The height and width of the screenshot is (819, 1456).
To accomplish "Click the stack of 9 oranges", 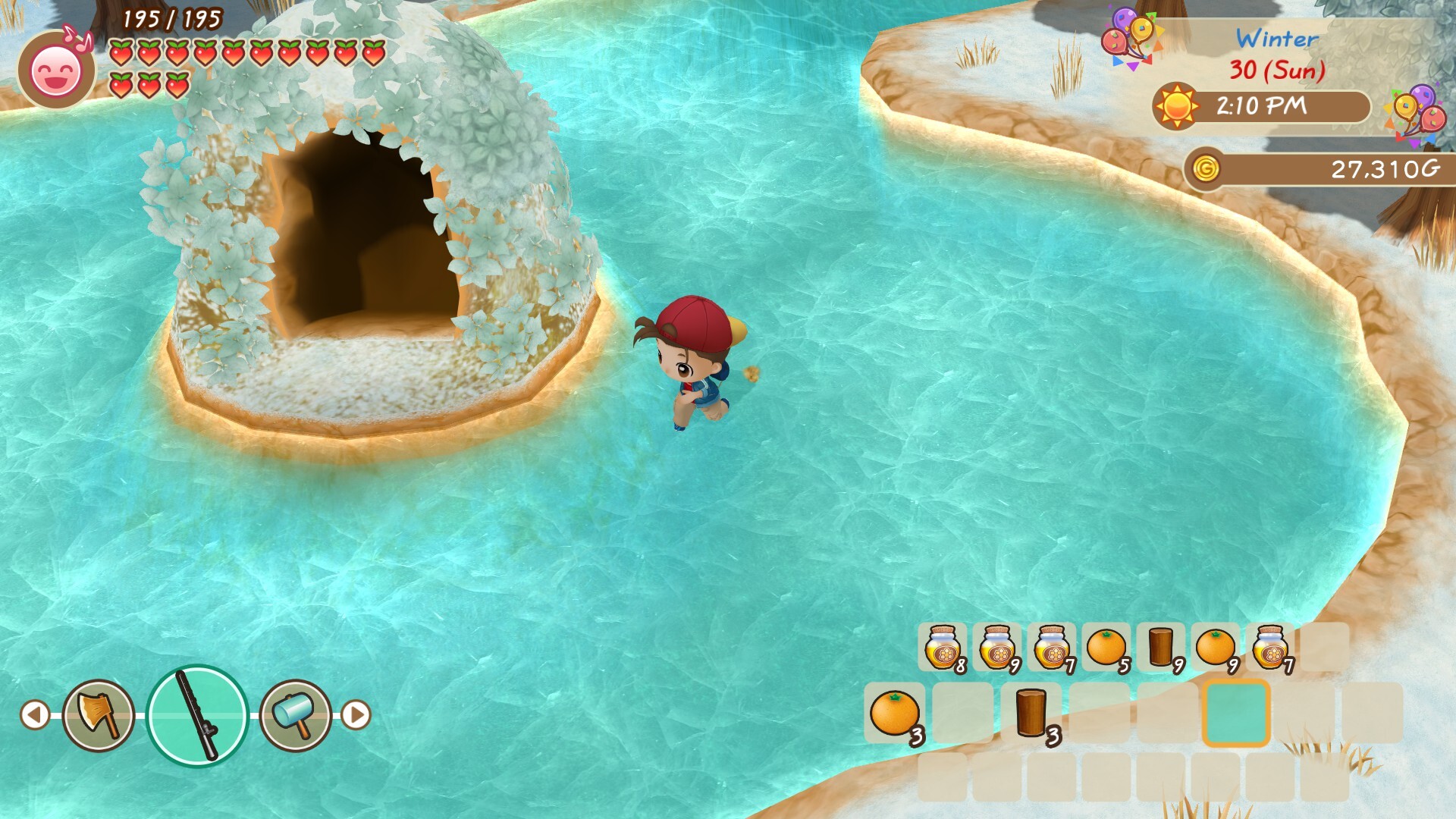I will 1216,647.
